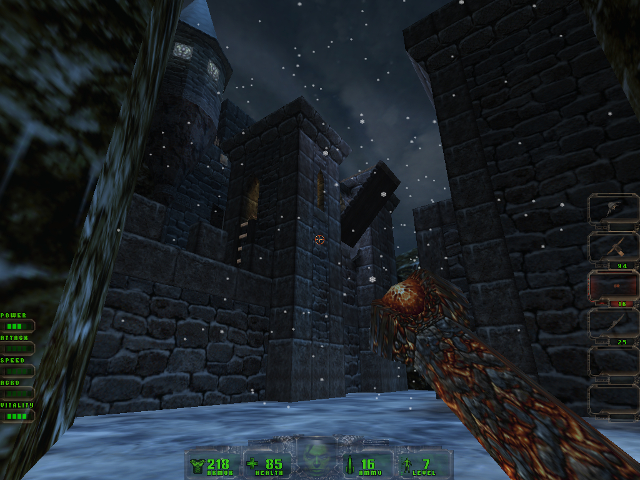This screenshot has height=480, width=640.
Task: Choose the highlighted red weapon slot
Action: [x=612, y=287]
